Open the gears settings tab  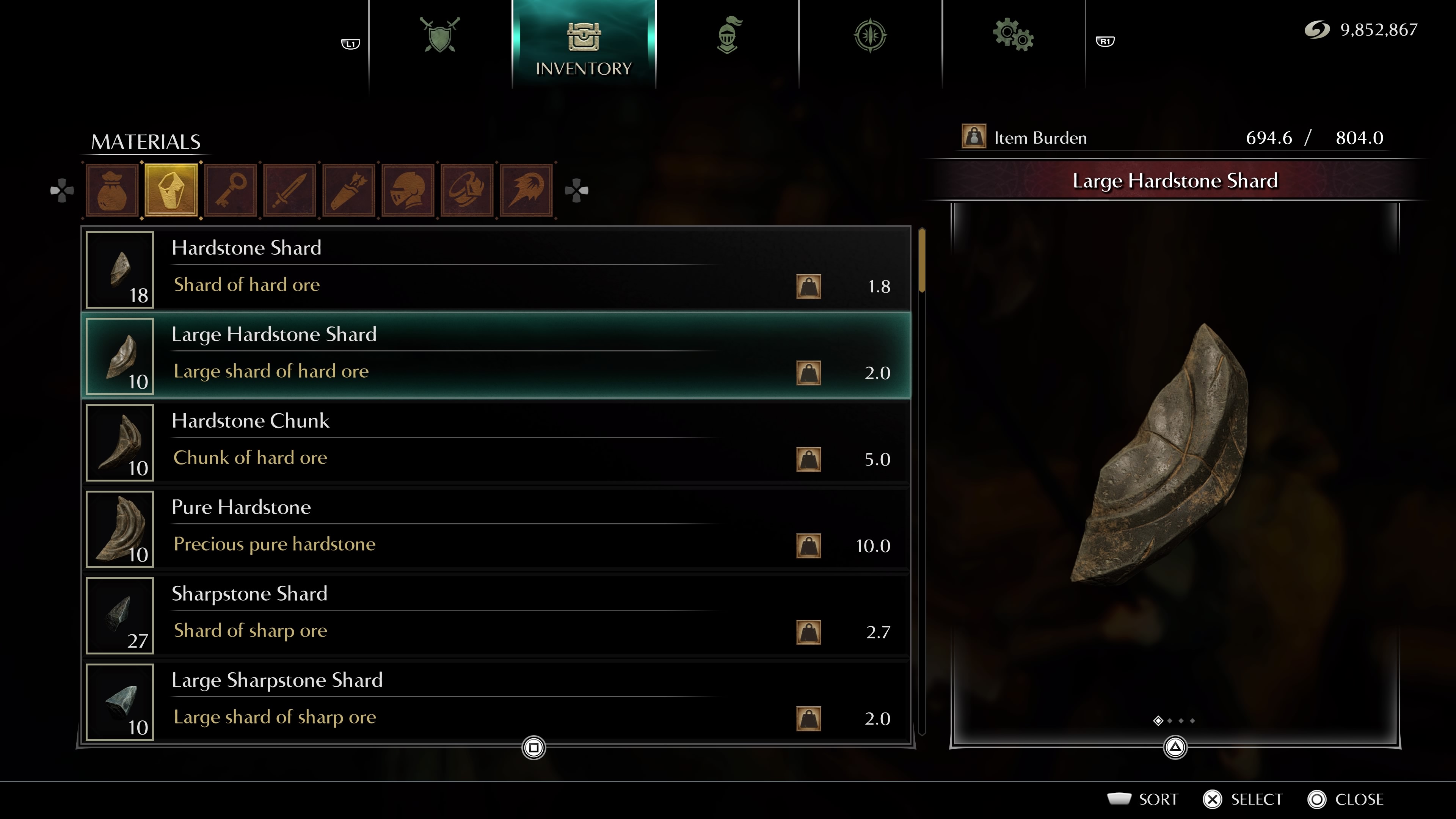1013,36
